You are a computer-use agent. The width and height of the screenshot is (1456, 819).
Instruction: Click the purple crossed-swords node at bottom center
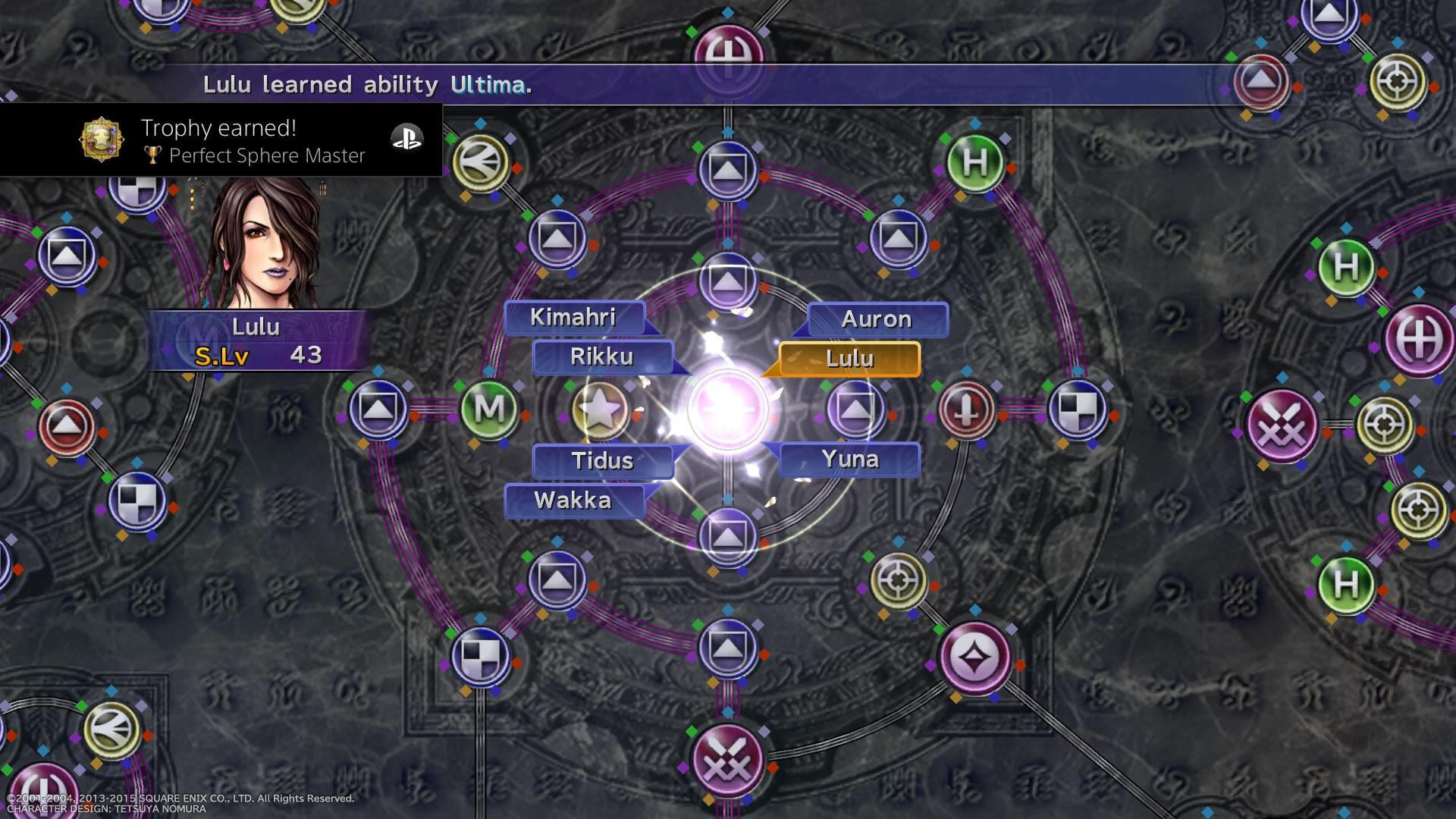726,758
